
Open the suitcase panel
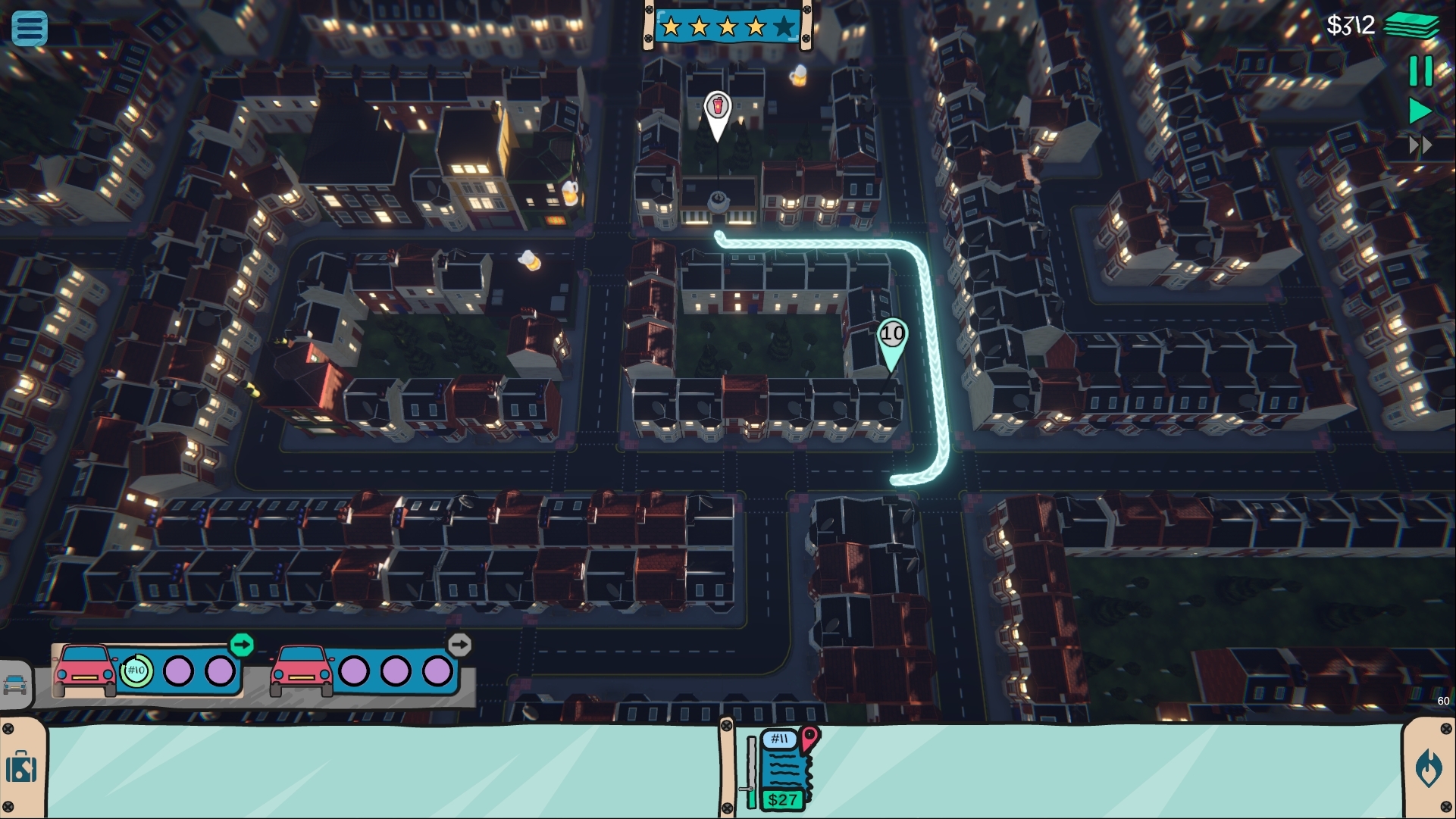point(21,768)
